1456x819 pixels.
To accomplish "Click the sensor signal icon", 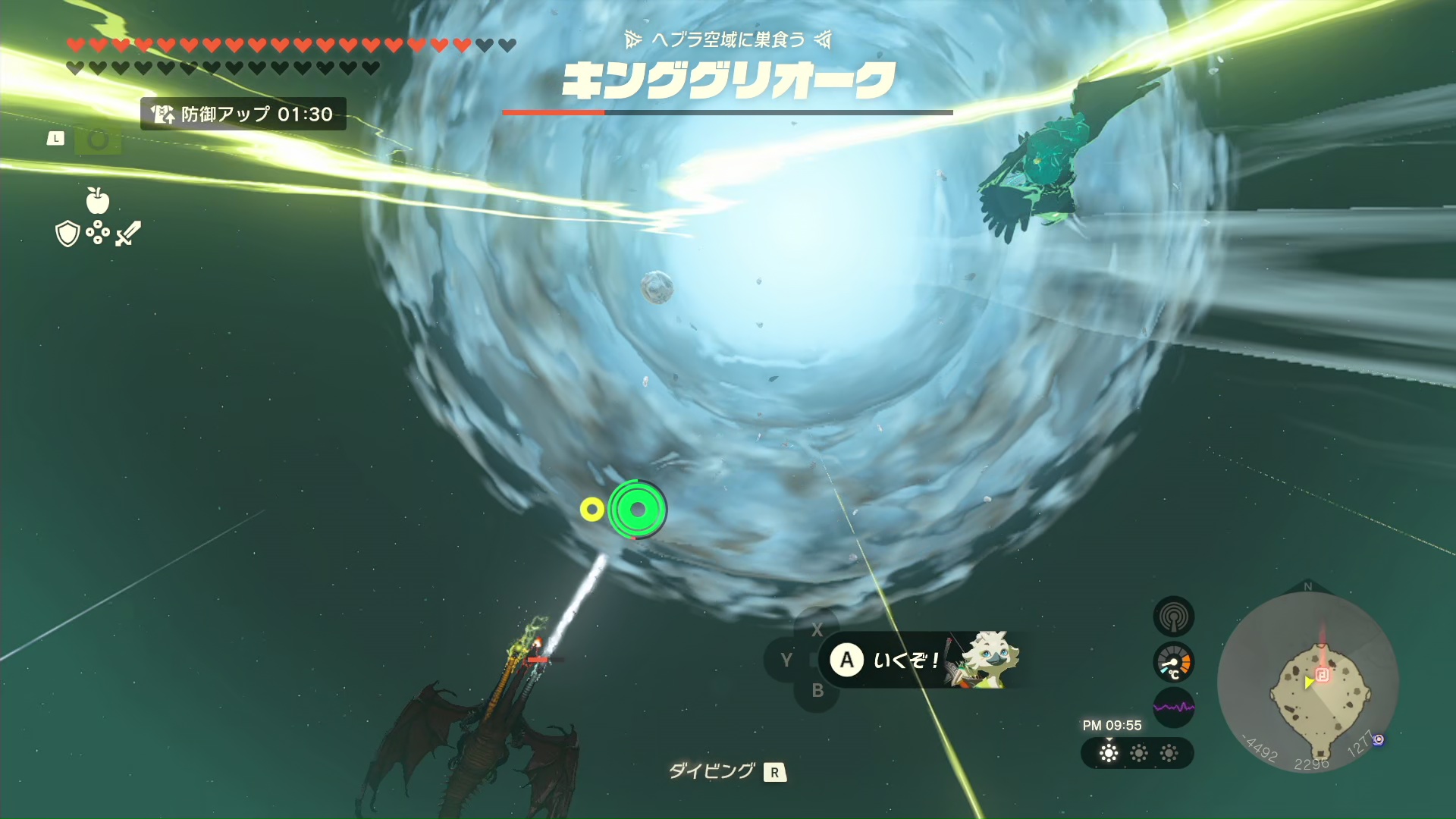I will click(1173, 617).
